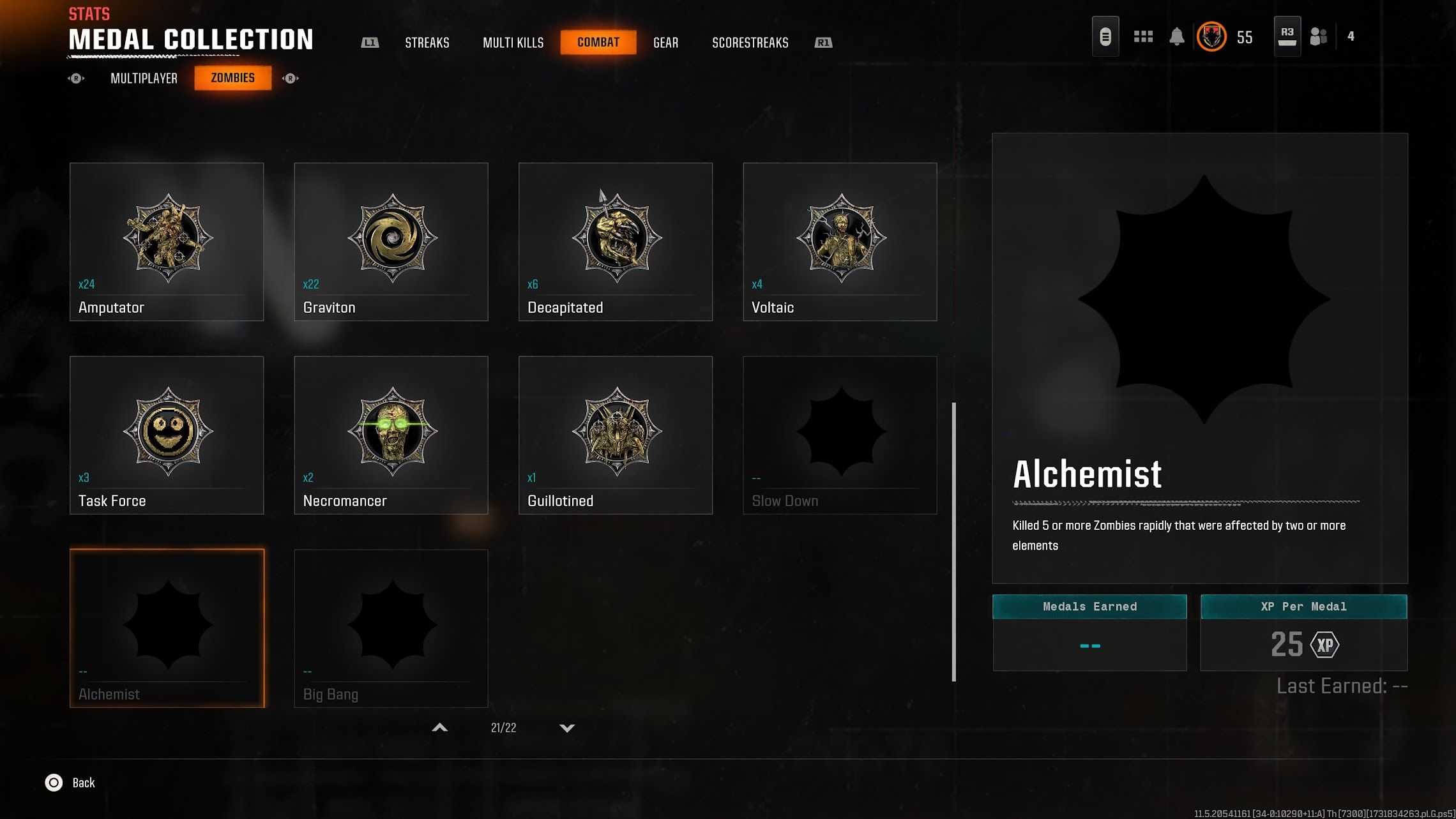1456x819 pixels.
Task: Select the locked Big Bang medal
Action: tap(391, 626)
